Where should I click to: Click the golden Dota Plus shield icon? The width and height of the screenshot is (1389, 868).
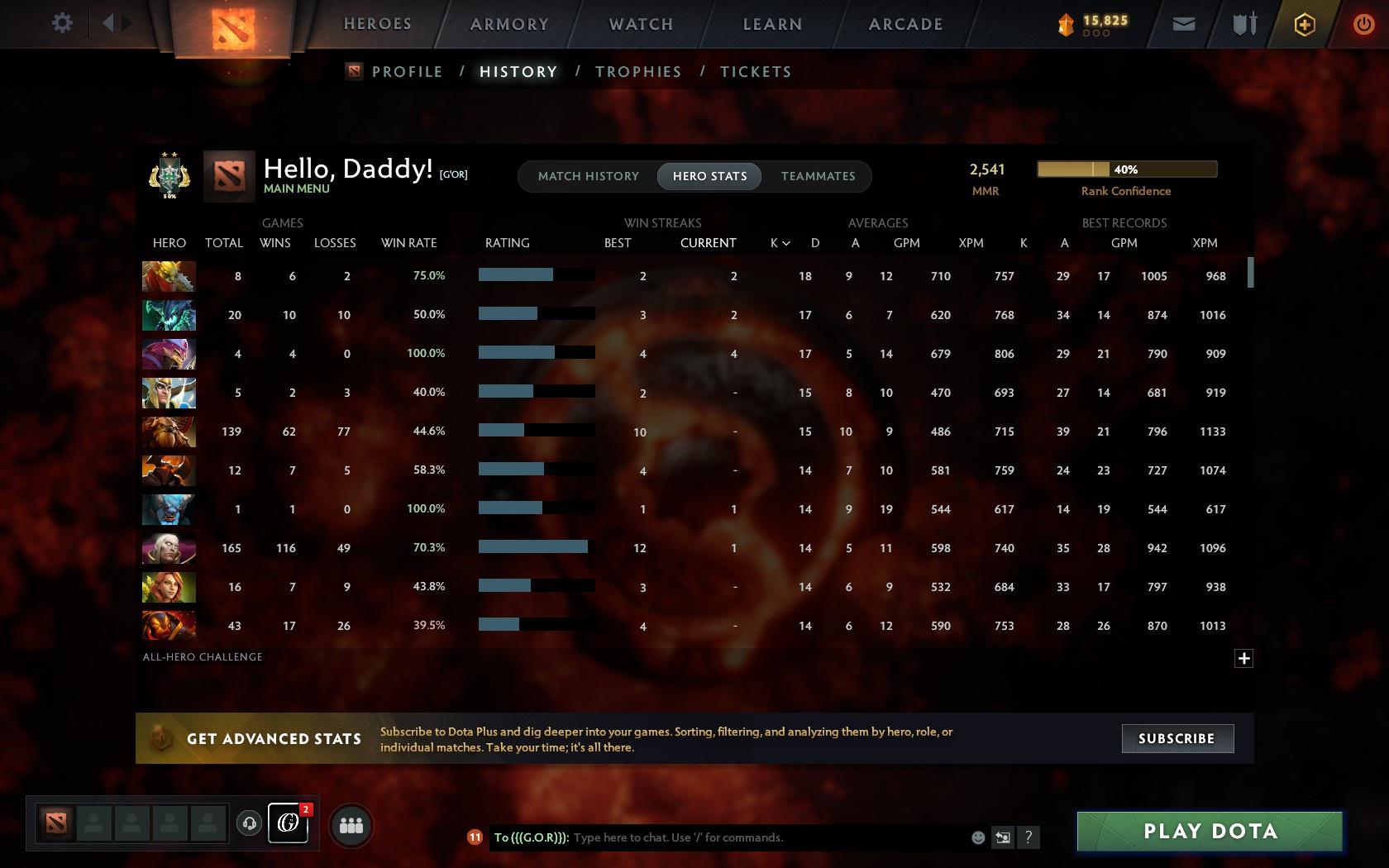click(1305, 23)
